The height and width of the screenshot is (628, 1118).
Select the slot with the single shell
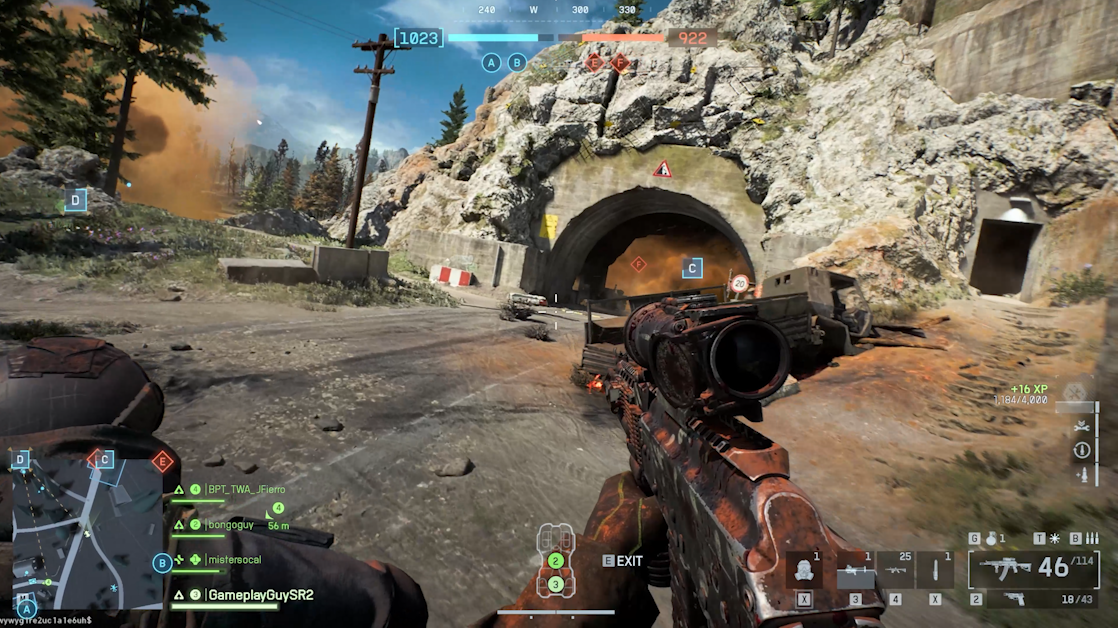(935, 571)
